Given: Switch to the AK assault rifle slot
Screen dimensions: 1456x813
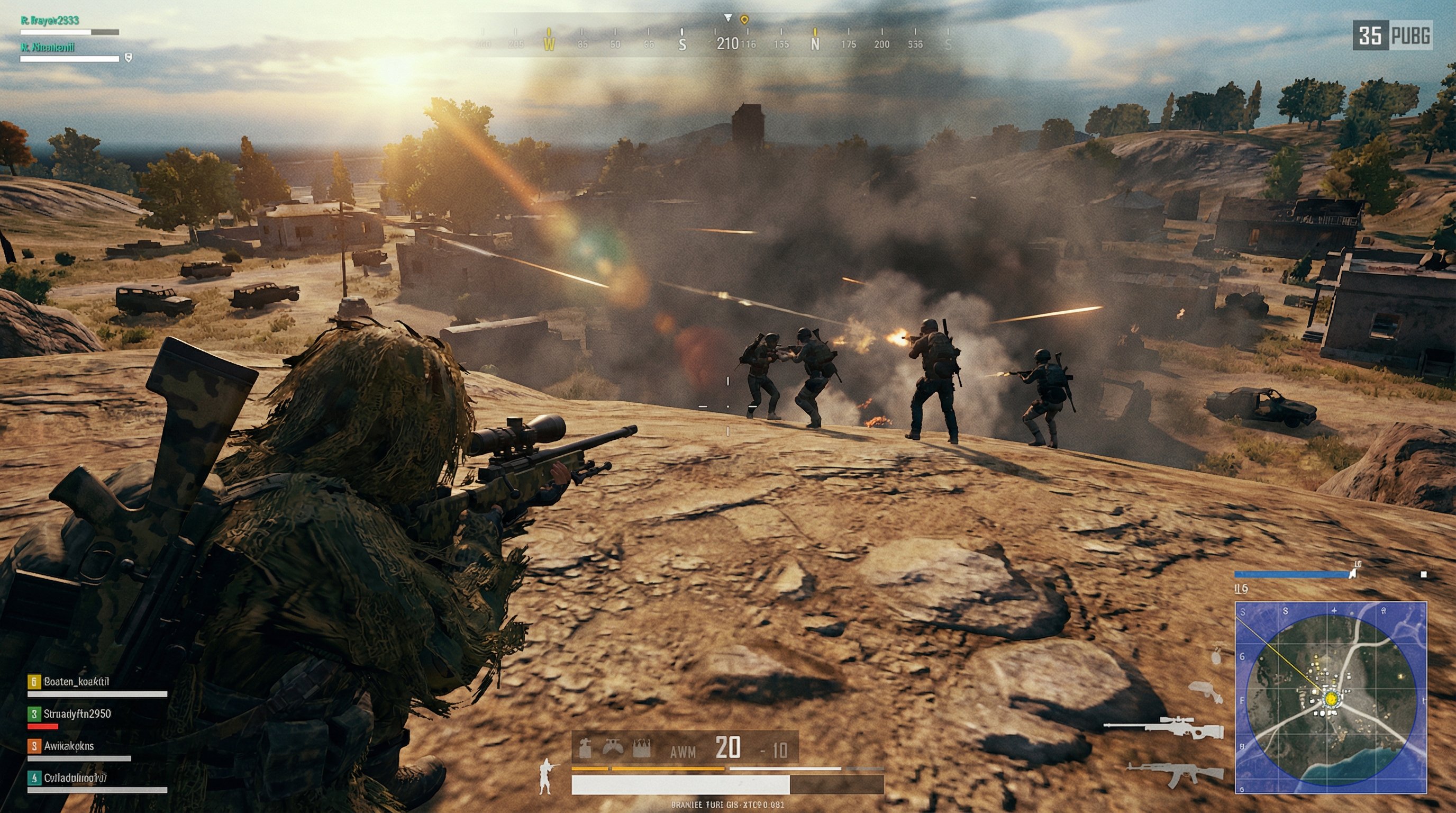Looking at the screenshot, I should point(1175,774).
